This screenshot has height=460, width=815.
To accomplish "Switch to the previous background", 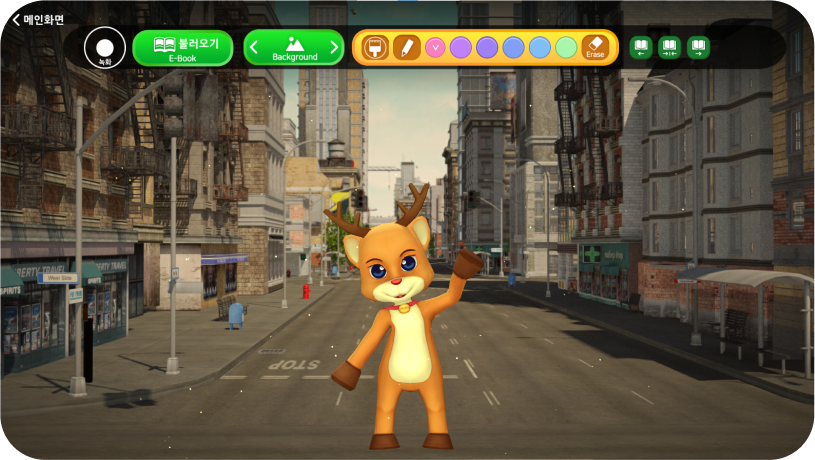I will click(254, 48).
